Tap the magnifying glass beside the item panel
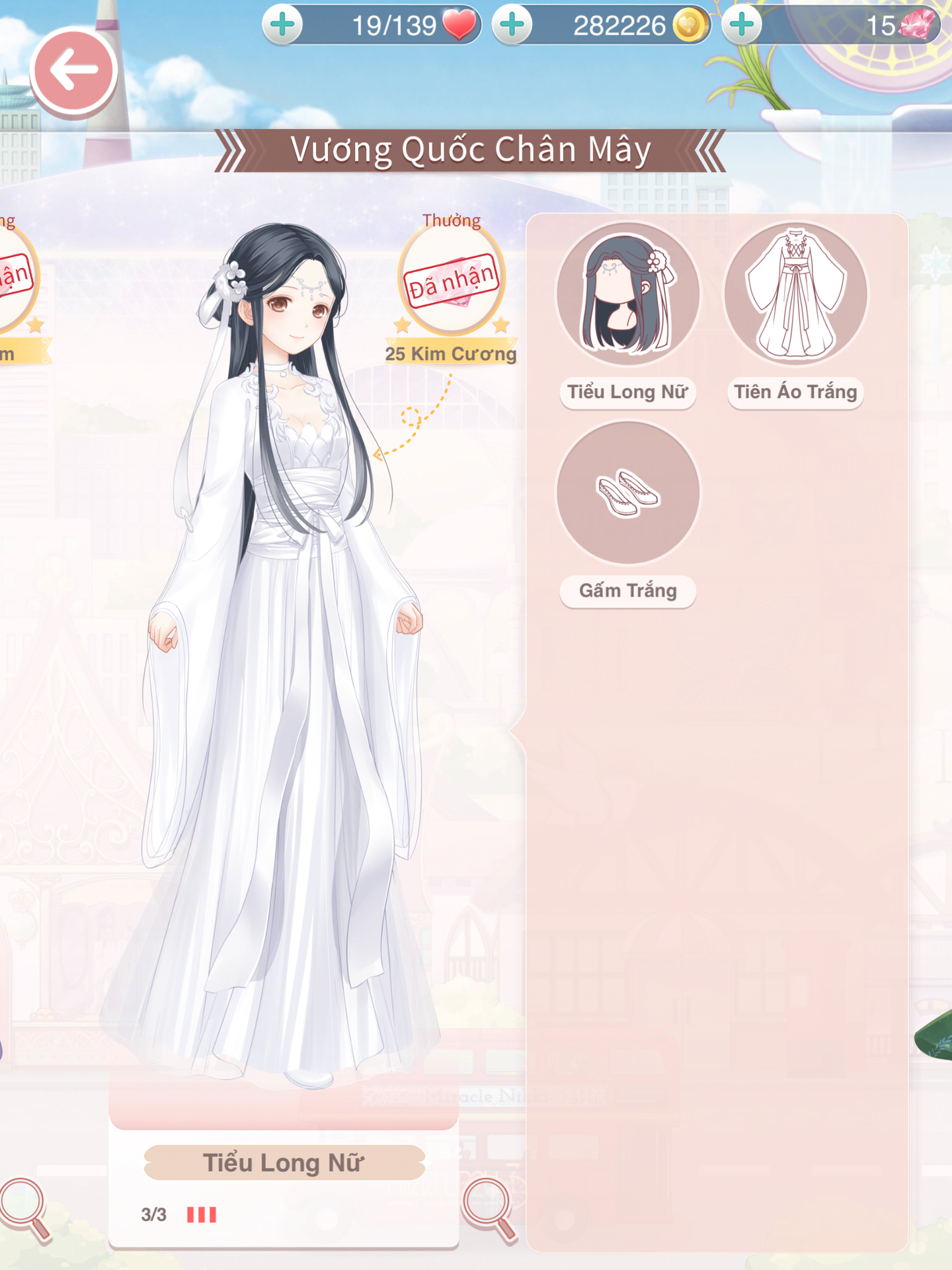Viewport: 952px width, 1270px height. pos(489,1208)
